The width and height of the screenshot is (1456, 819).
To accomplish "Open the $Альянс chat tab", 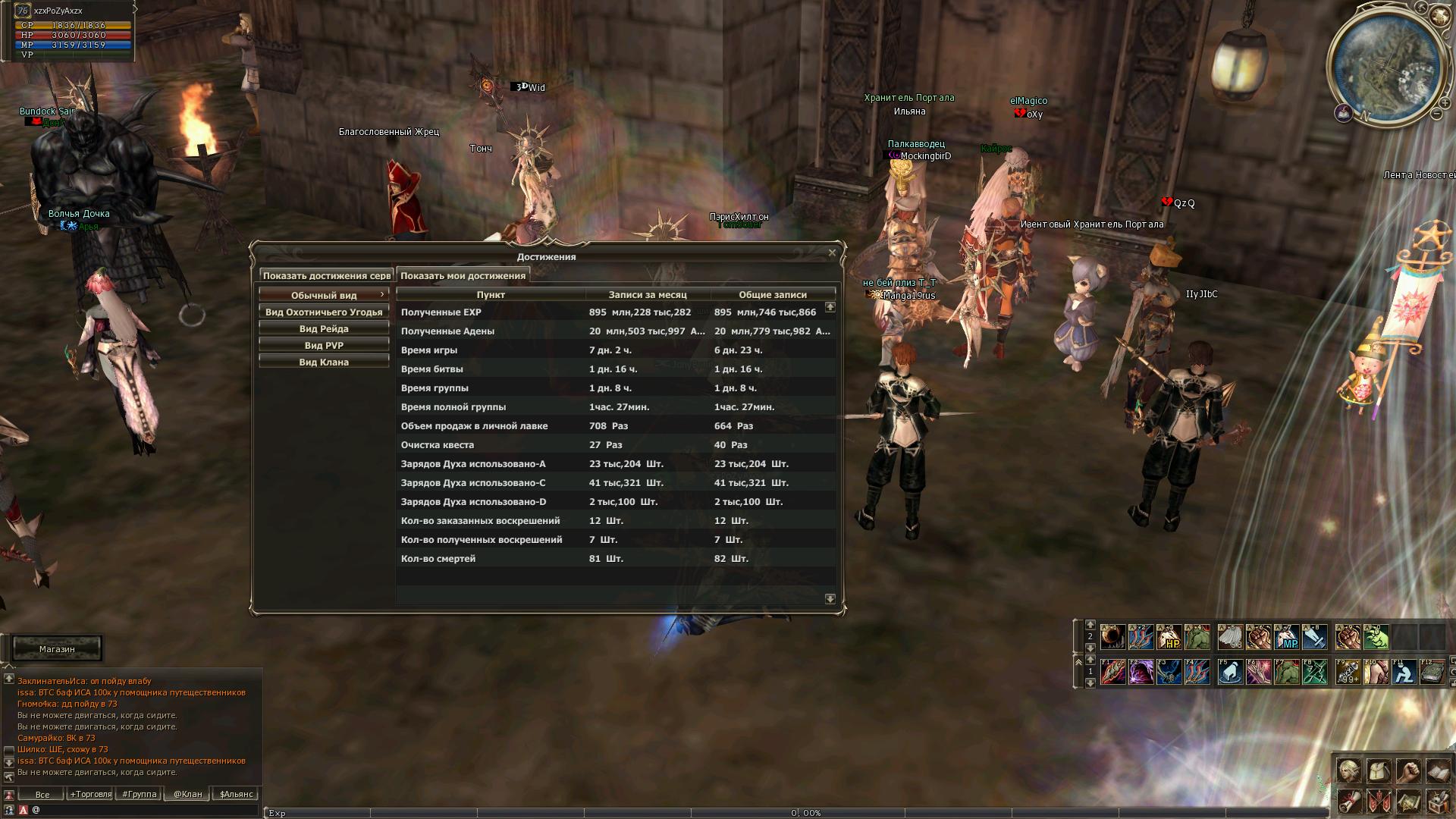I will pos(236,795).
